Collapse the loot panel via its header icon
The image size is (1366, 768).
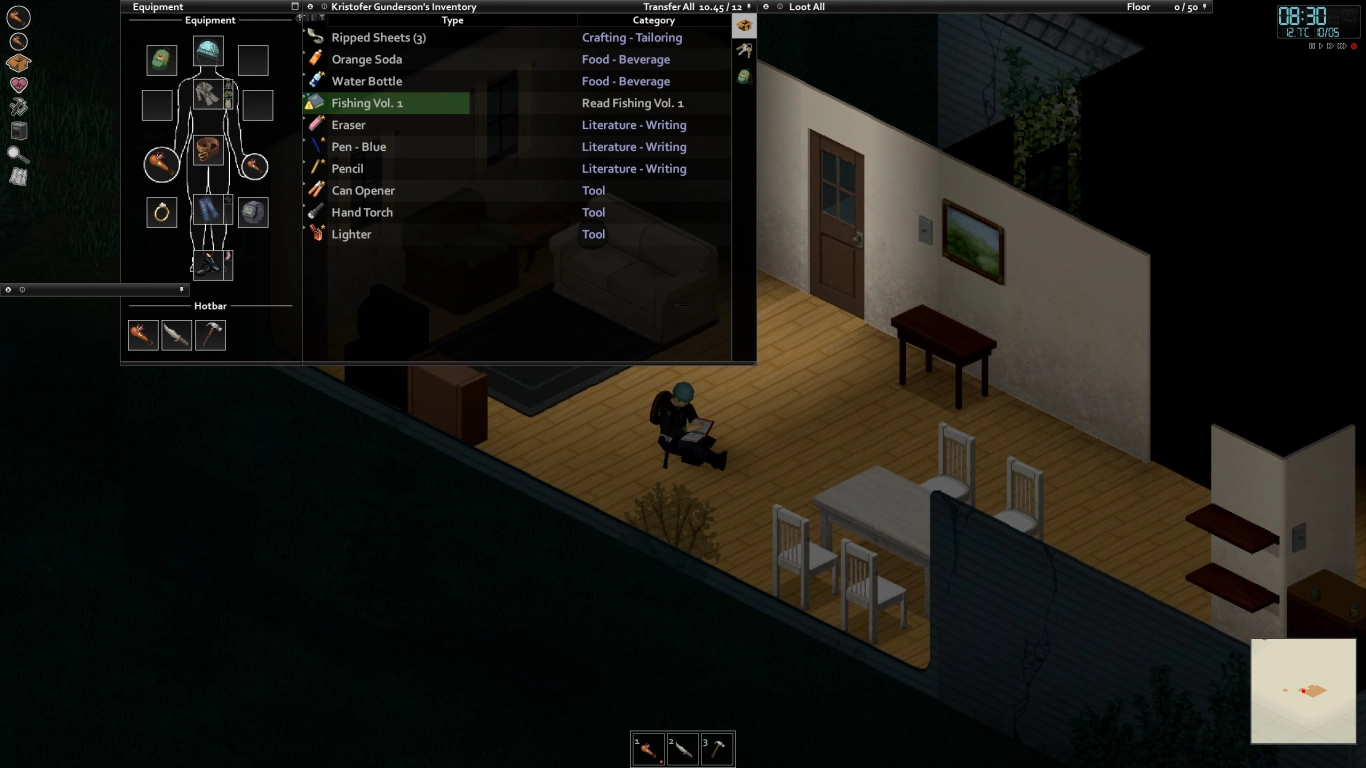(766, 7)
